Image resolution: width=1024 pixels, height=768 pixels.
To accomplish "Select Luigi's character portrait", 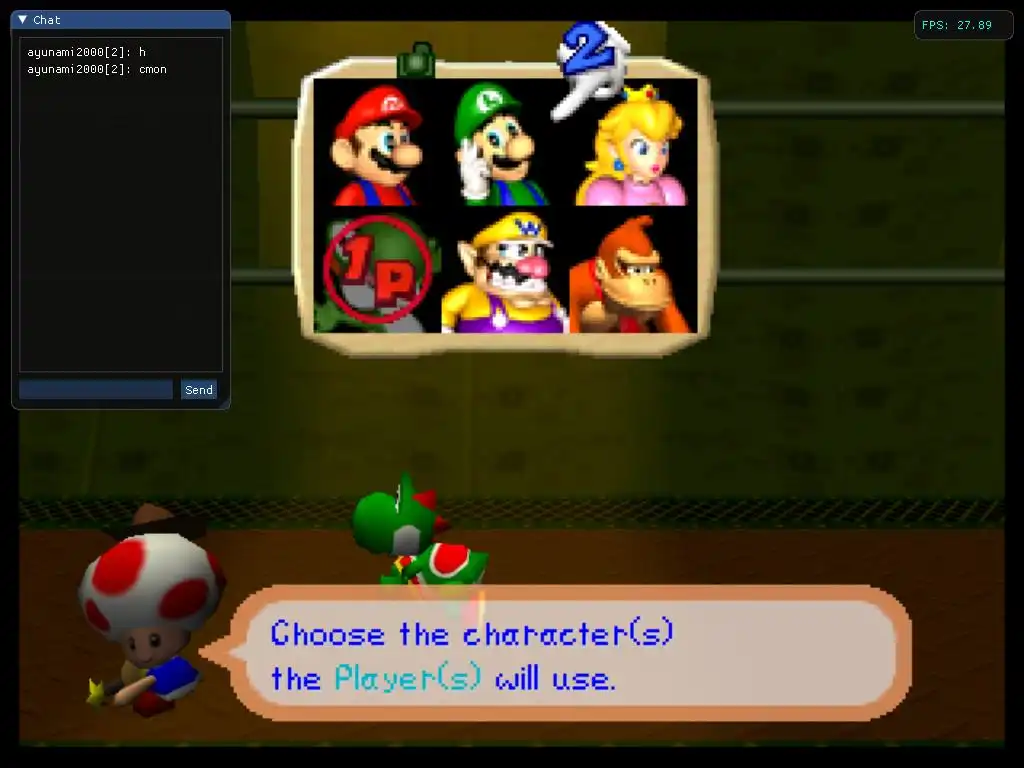I will pyautogui.click(x=501, y=143).
